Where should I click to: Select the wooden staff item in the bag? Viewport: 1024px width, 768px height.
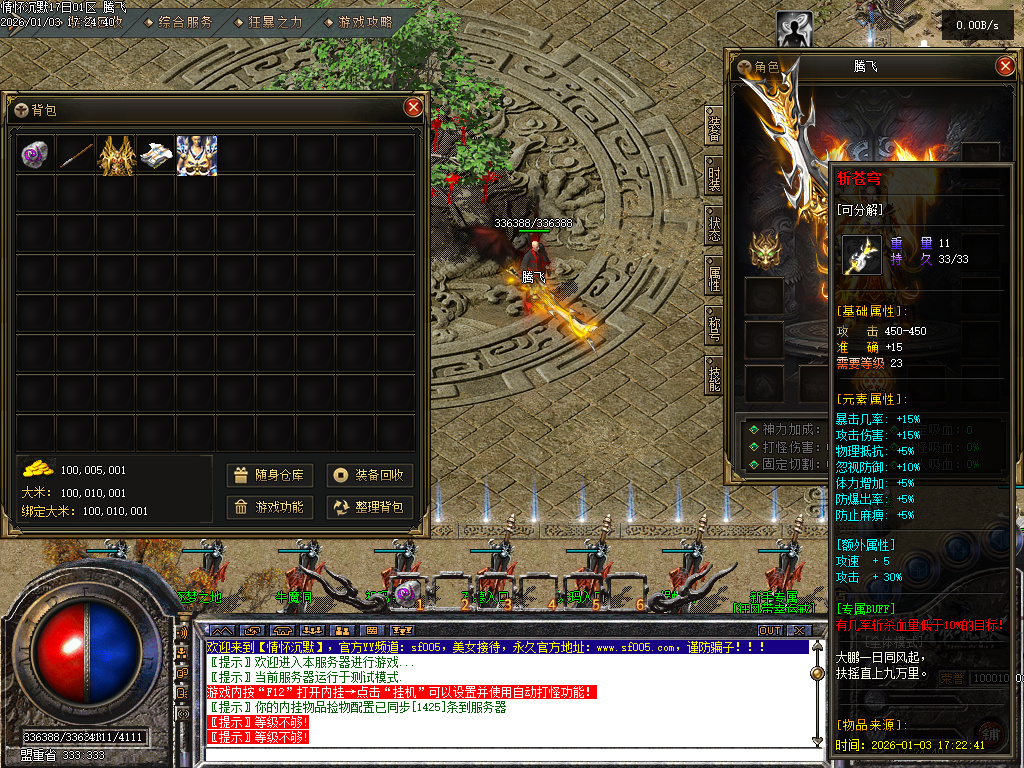[76, 155]
